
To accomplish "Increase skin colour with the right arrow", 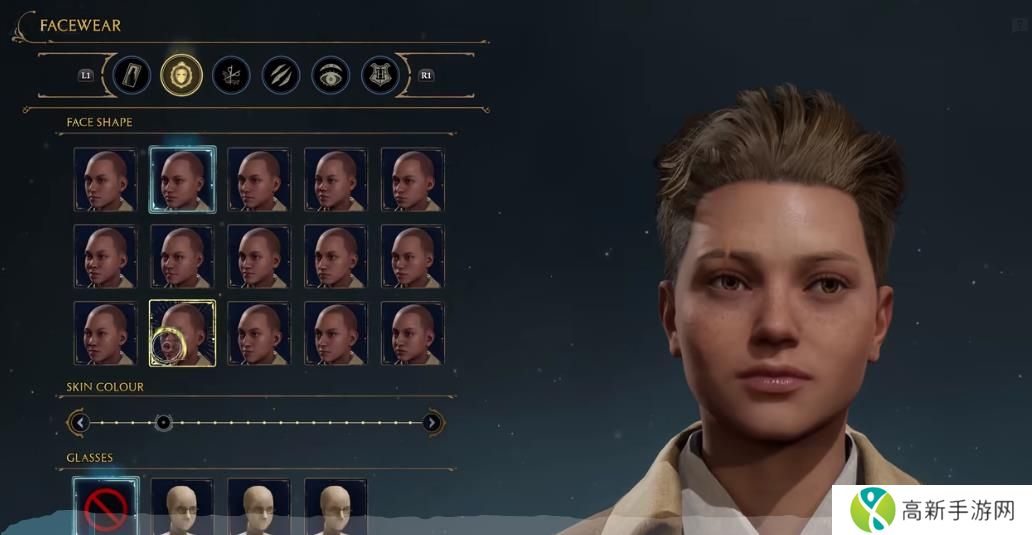I will 432,423.
